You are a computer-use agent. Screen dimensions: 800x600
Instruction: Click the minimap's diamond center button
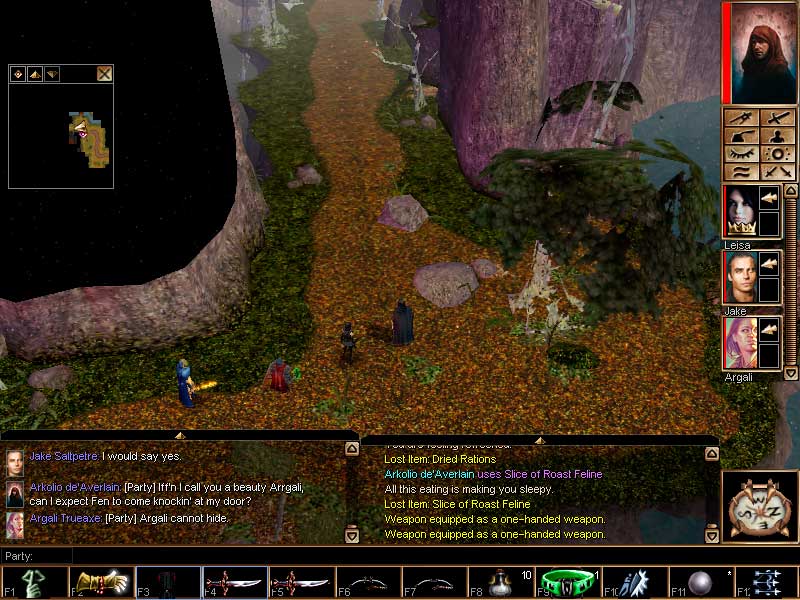click(18, 73)
